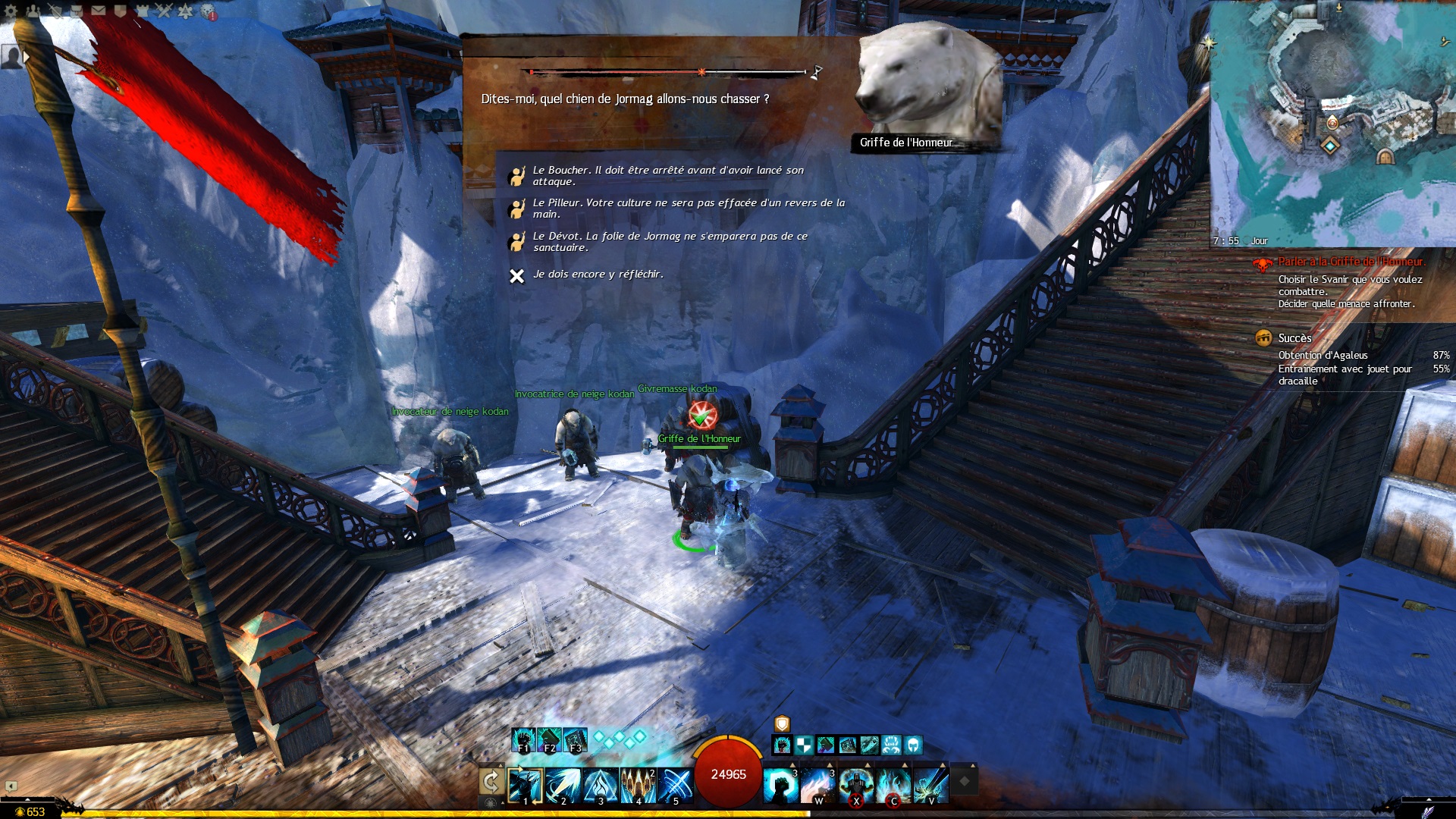The width and height of the screenshot is (1456, 819).
Task: Pick the 'Le Dévot' dialogue choice
Action: pos(670,242)
